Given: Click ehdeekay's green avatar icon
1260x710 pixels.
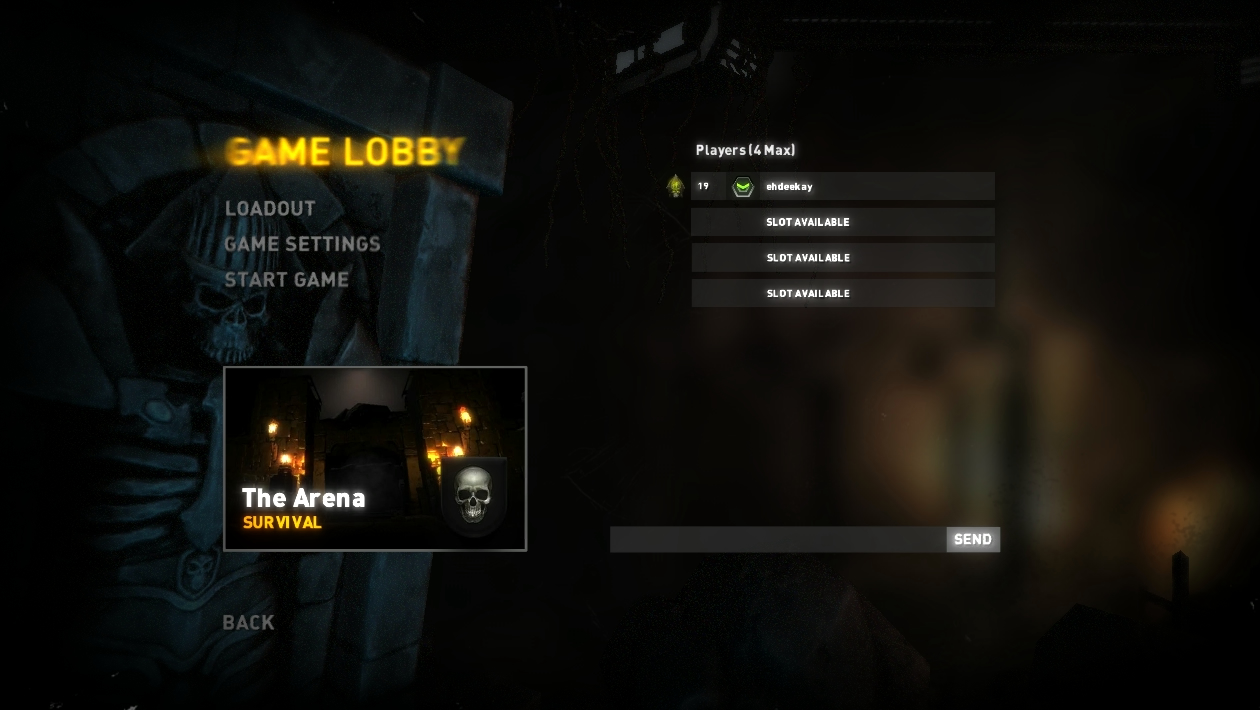Looking at the screenshot, I should [x=742, y=186].
